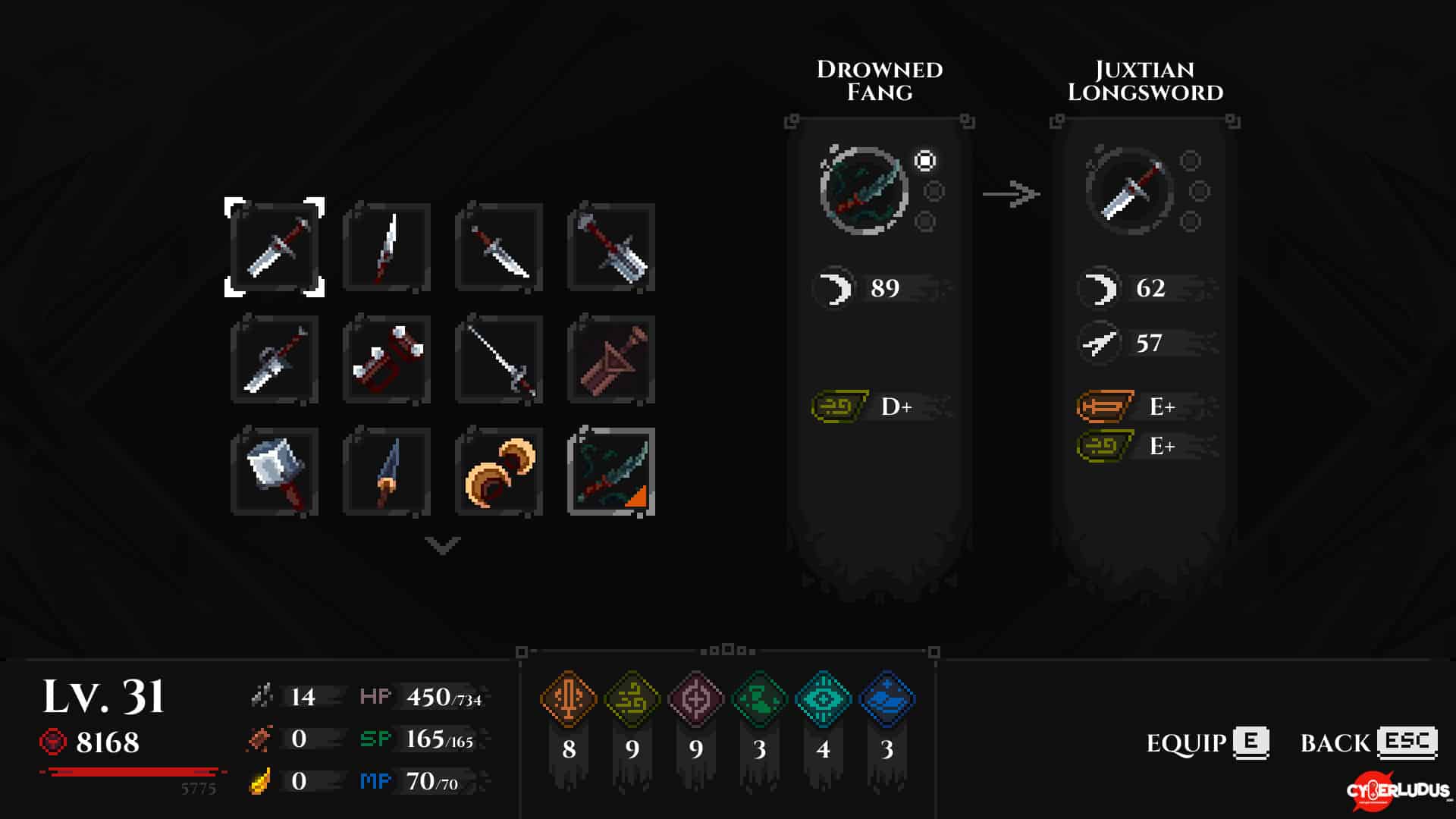Choose the twin orange chakram slot
This screenshot has width=1456, height=819.
pyautogui.click(x=499, y=472)
